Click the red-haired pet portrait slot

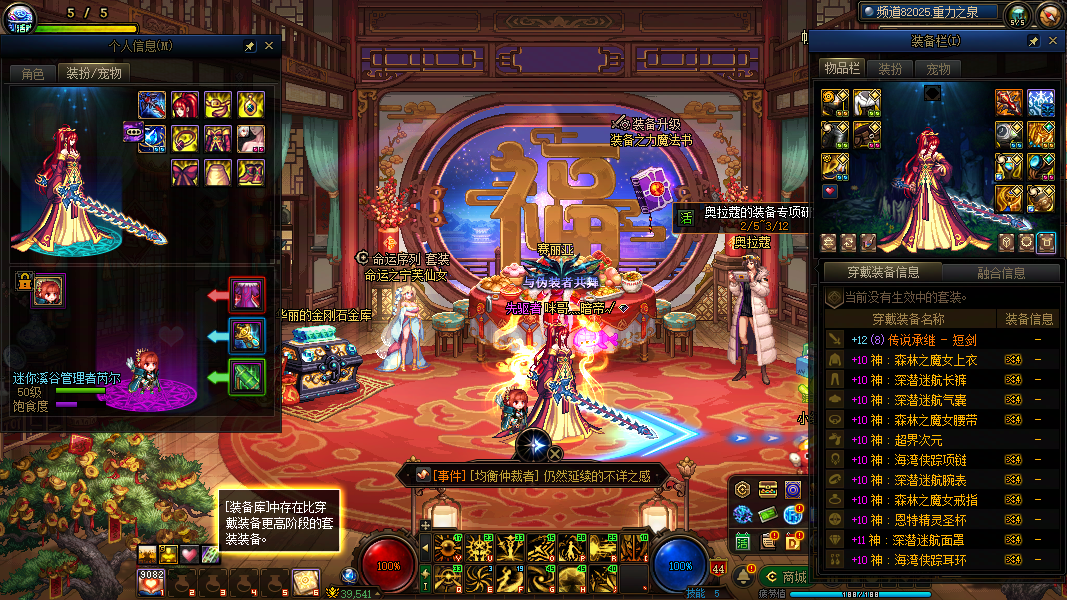(48, 291)
